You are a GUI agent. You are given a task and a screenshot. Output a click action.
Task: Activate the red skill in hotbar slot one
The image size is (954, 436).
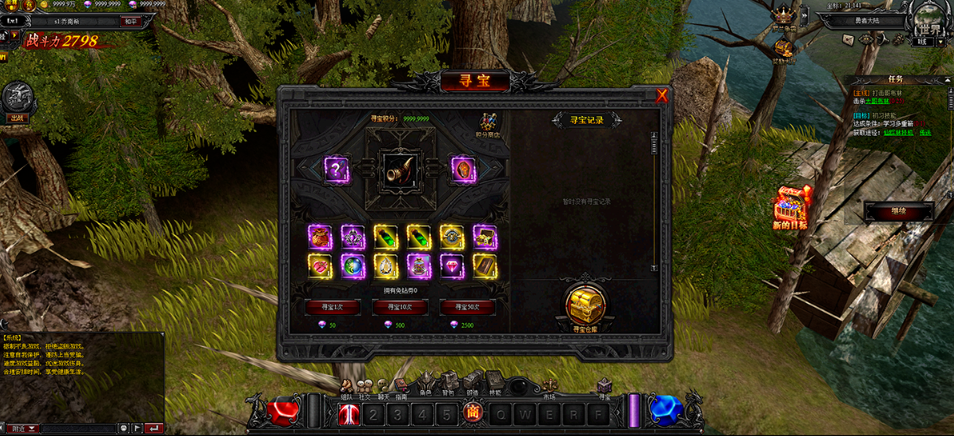pos(348,414)
